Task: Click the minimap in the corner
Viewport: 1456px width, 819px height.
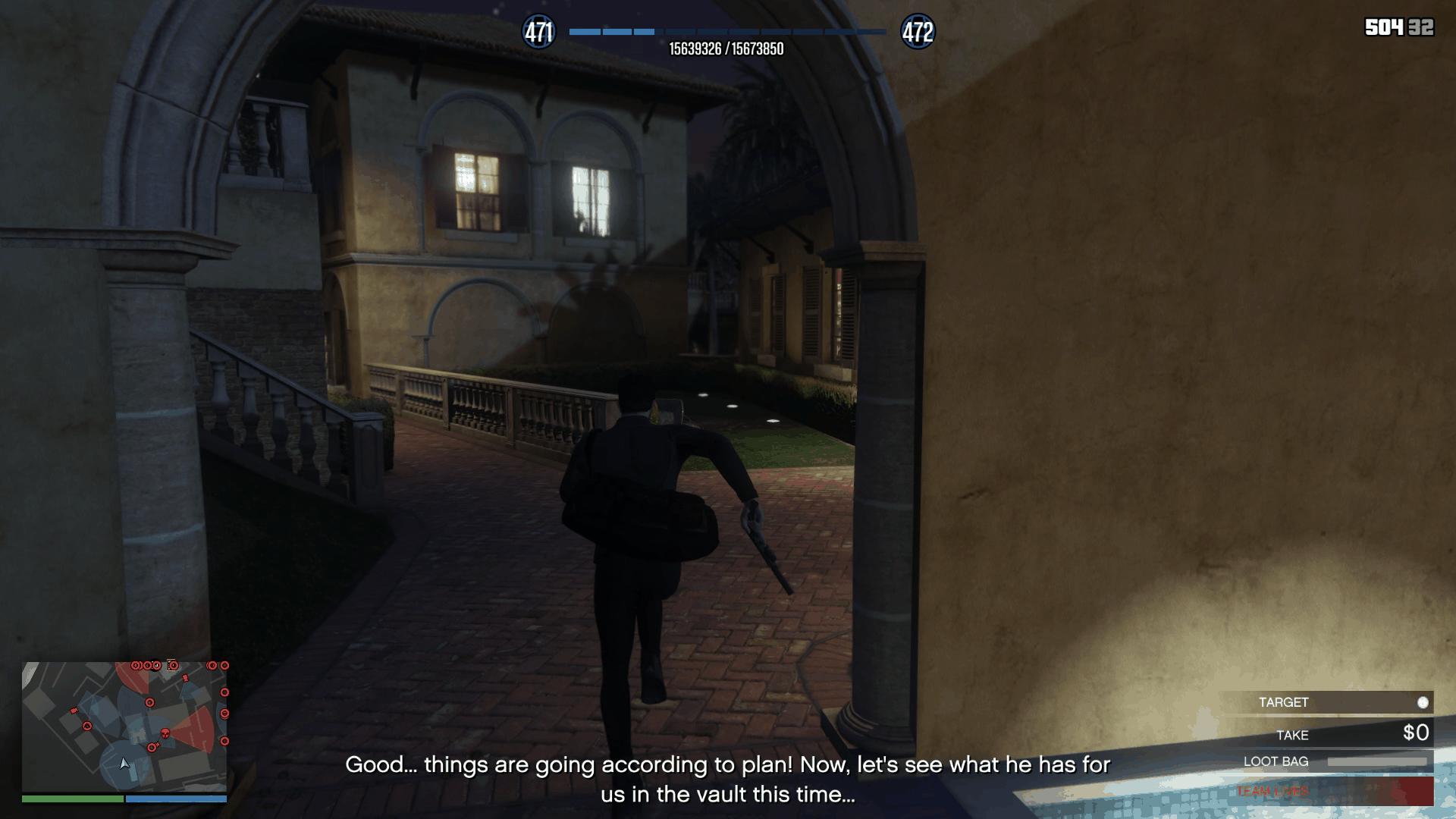Action: click(124, 726)
